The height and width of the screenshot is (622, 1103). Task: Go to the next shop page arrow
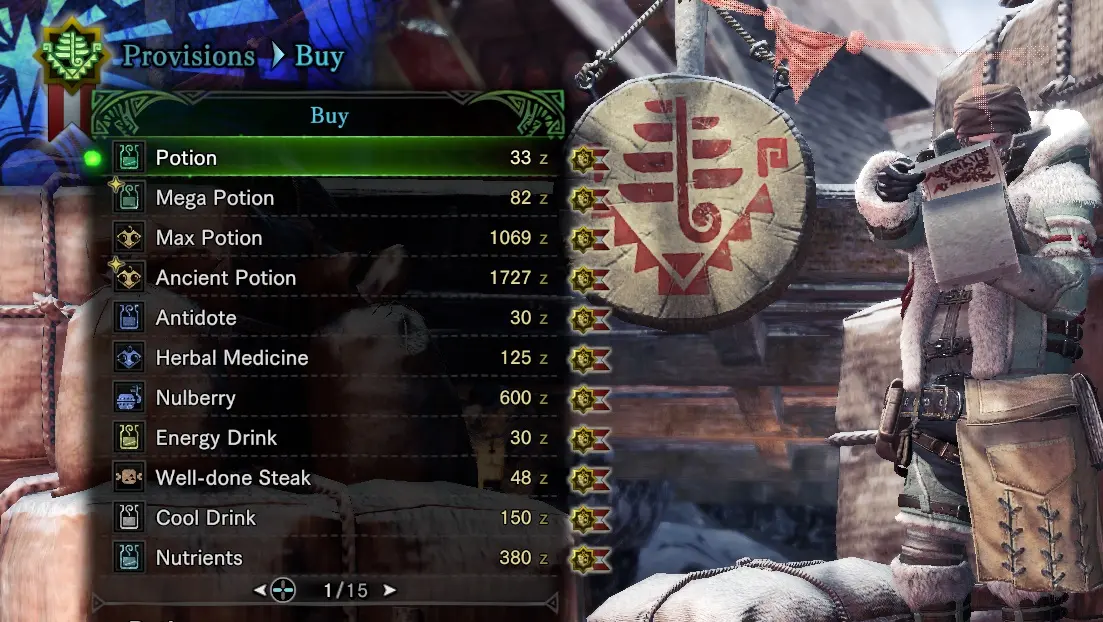pyautogui.click(x=390, y=591)
